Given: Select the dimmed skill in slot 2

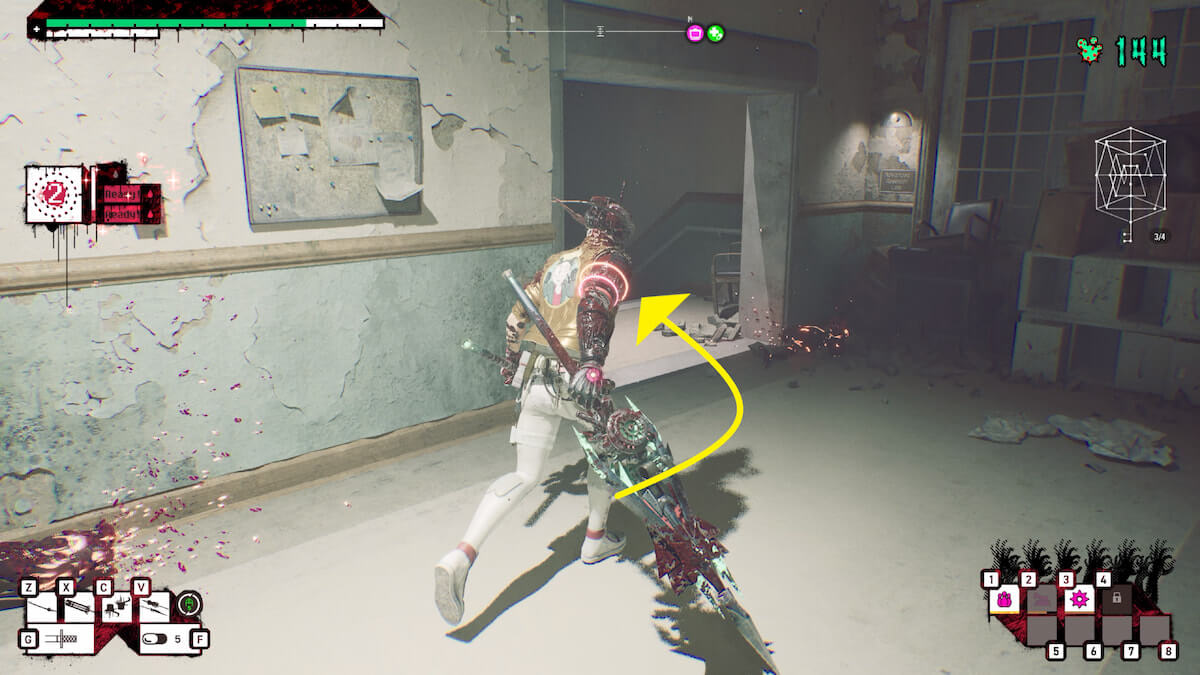Looking at the screenshot, I should (1041, 599).
